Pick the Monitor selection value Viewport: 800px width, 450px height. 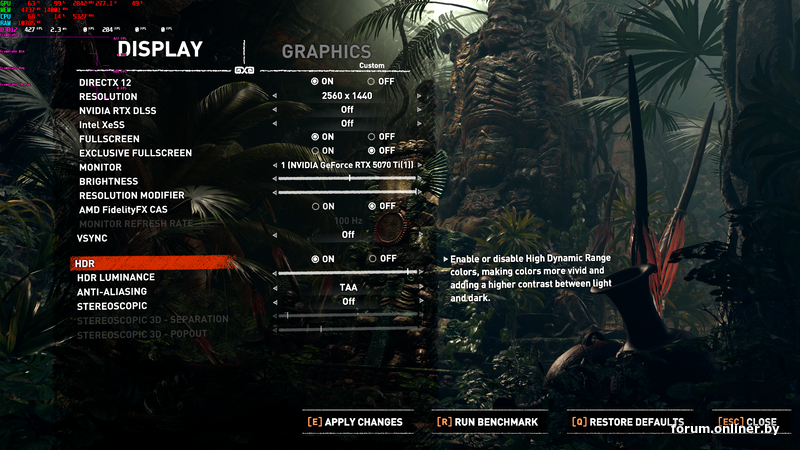(x=347, y=165)
